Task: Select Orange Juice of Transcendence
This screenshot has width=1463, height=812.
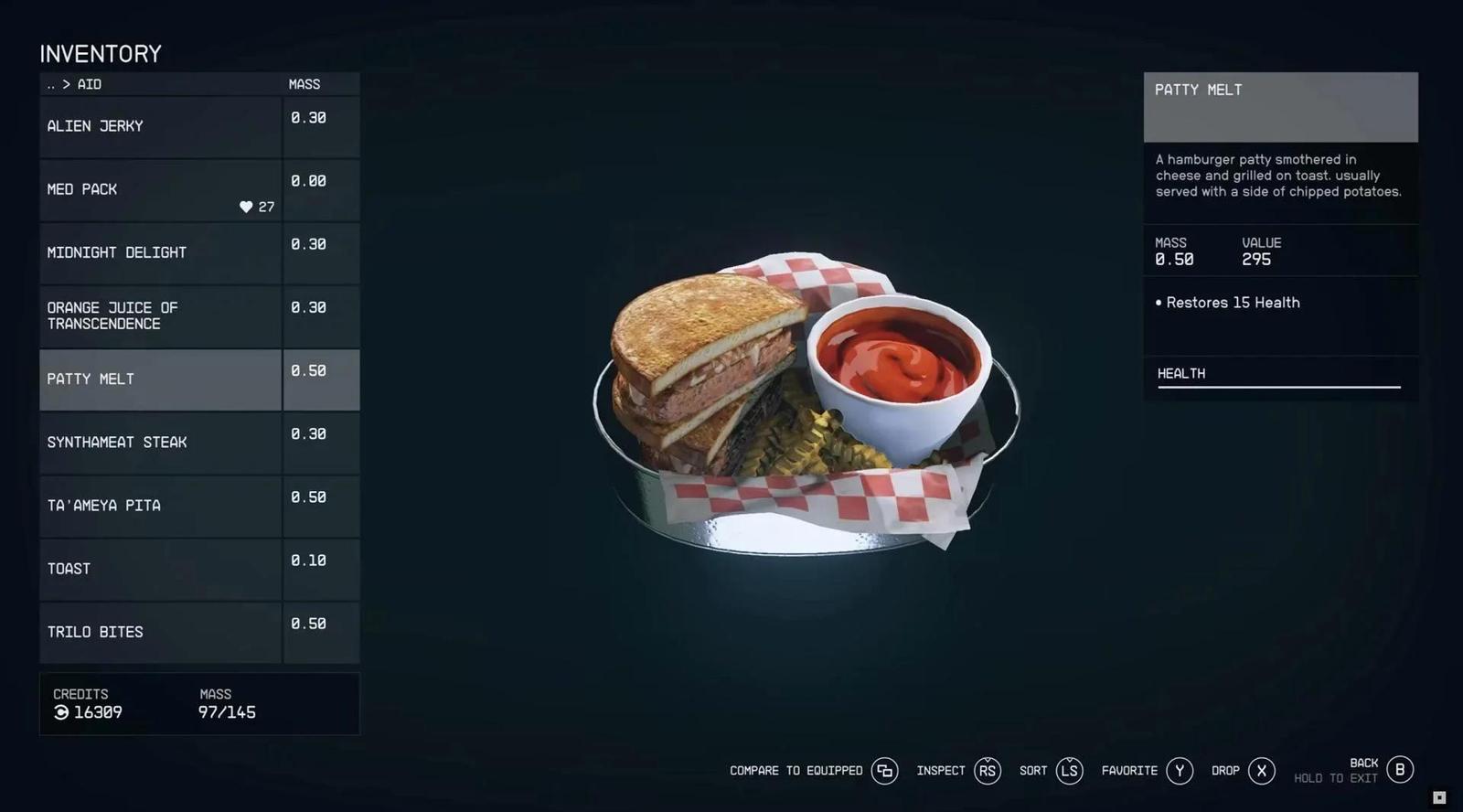Action: coord(160,315)
